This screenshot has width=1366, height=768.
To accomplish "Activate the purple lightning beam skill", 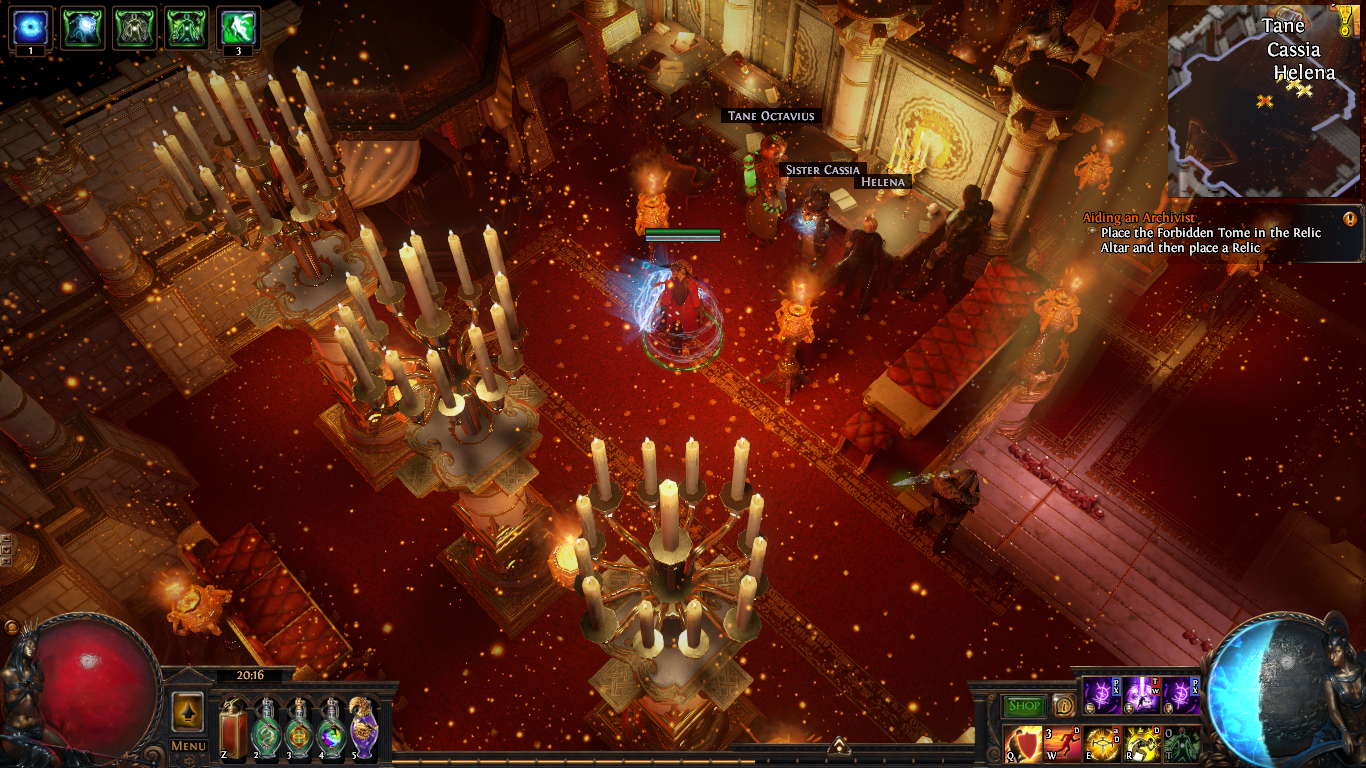I will coord(1141,694).
